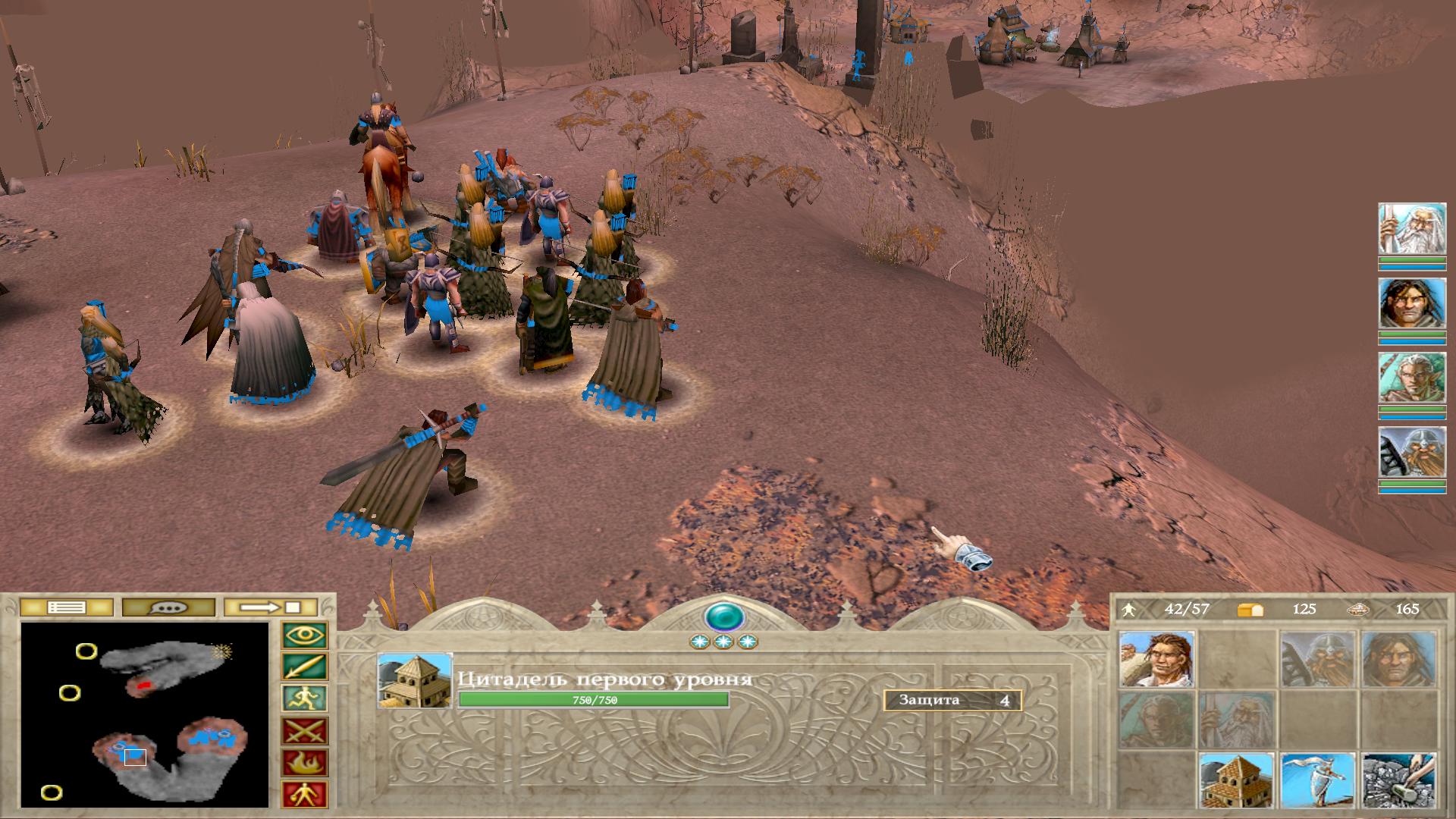The width and height of the screenshot is (1456, 819).
Task: Select the white statue with banner icon
Action: [x=1317, y=780]
